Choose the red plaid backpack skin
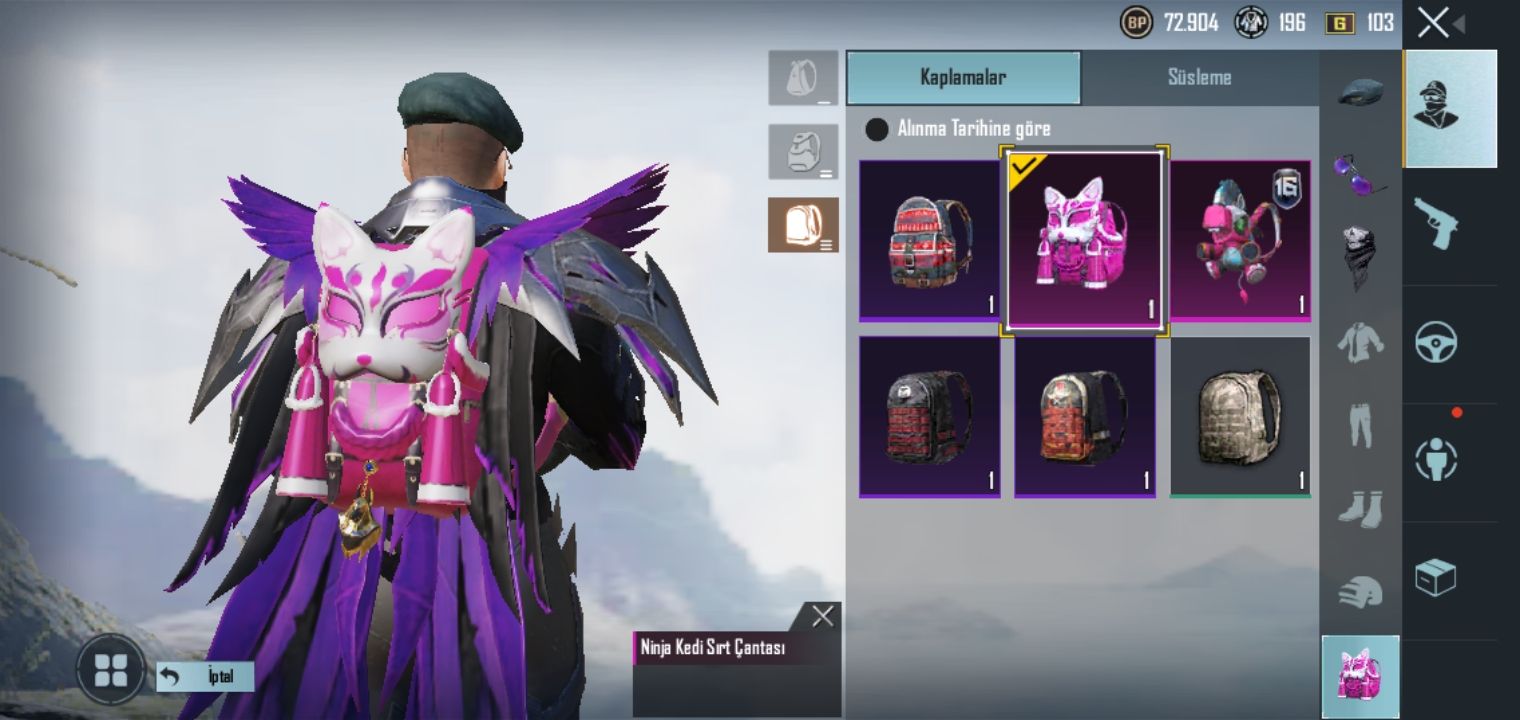The image size is (1520, 720). point(929,240)
